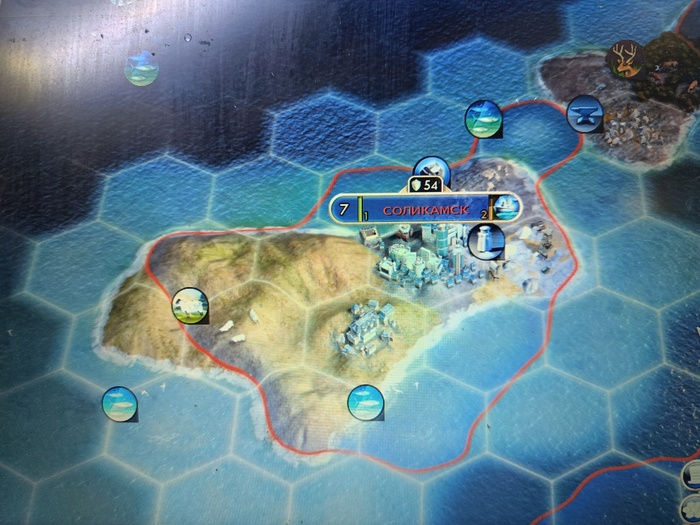Select the garrisoned unit icon above the city banner
Screen dimensions: 700x525
pyautogui.click(x=431, y=169)
